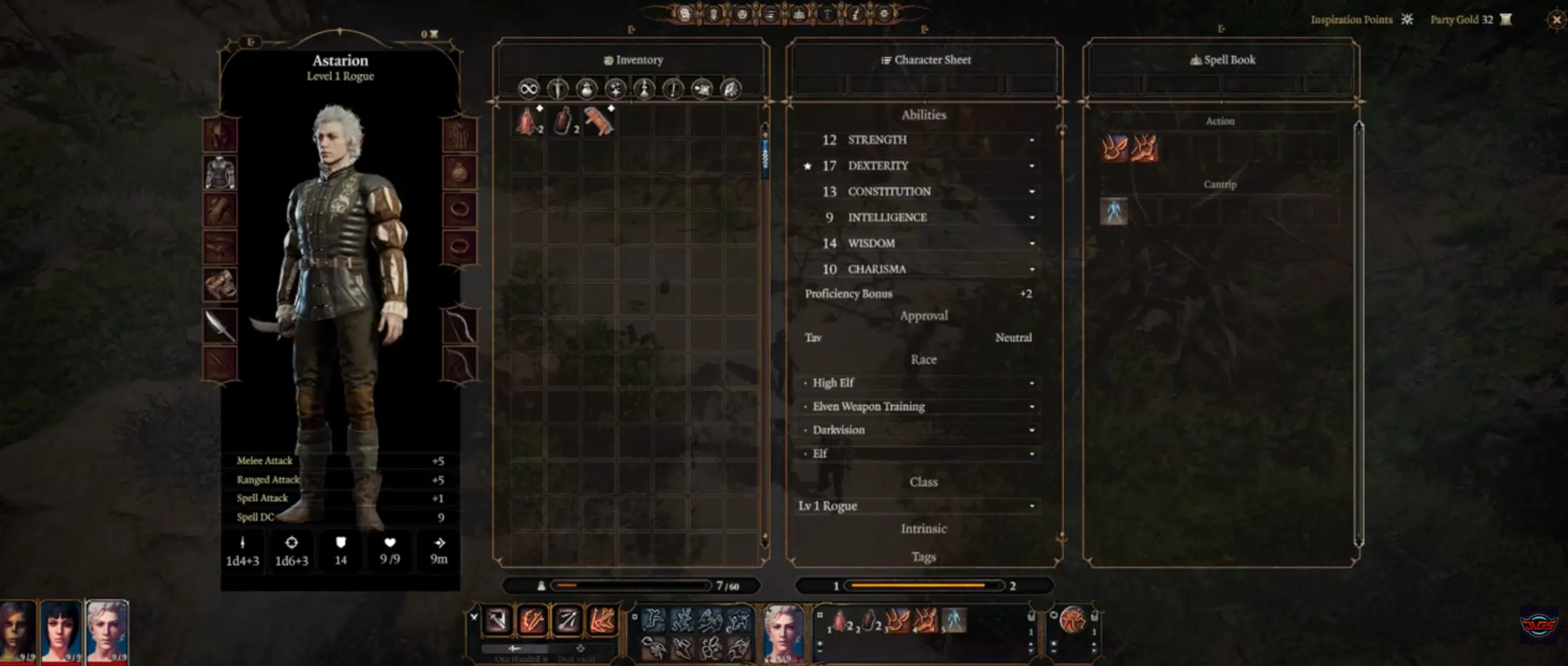Filter inventory by weapons with the sword icon
Screen dimensions: 1568x666
pyautogui.click(x=557, y=89)
